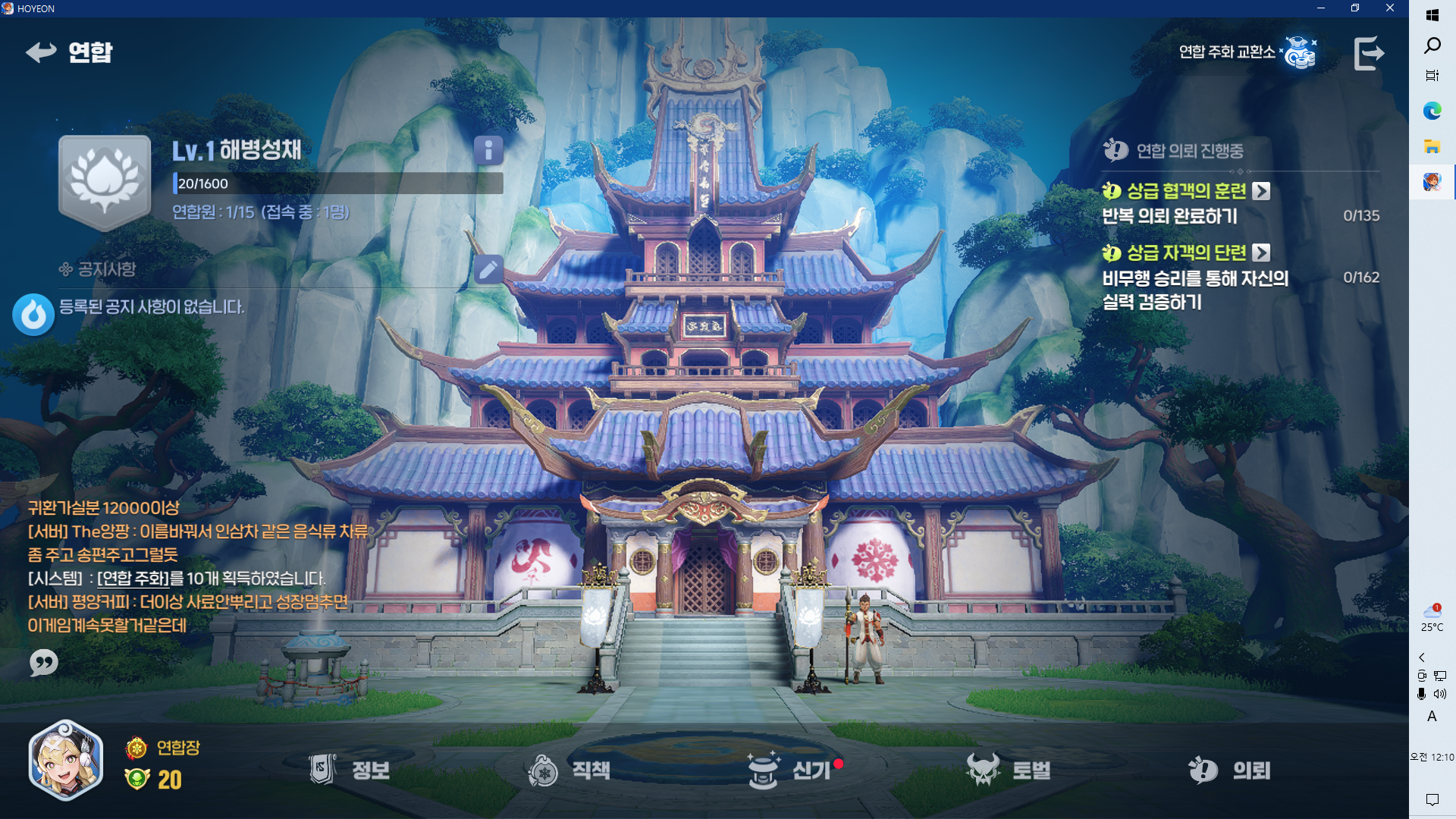Open the 의뢰 menu
This screenshot has height=819, width=1456.
click(1230, 770)
